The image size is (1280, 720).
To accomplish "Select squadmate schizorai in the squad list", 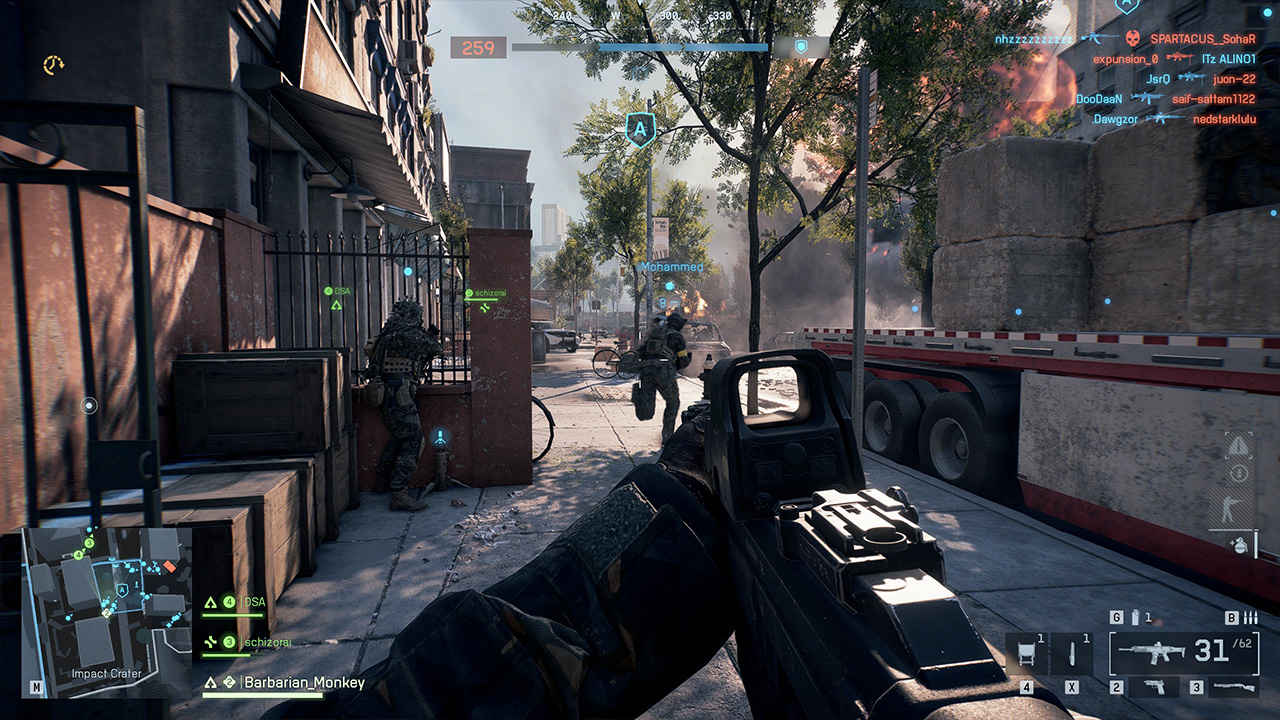I will pyautogui.click(x=268, y=642).
